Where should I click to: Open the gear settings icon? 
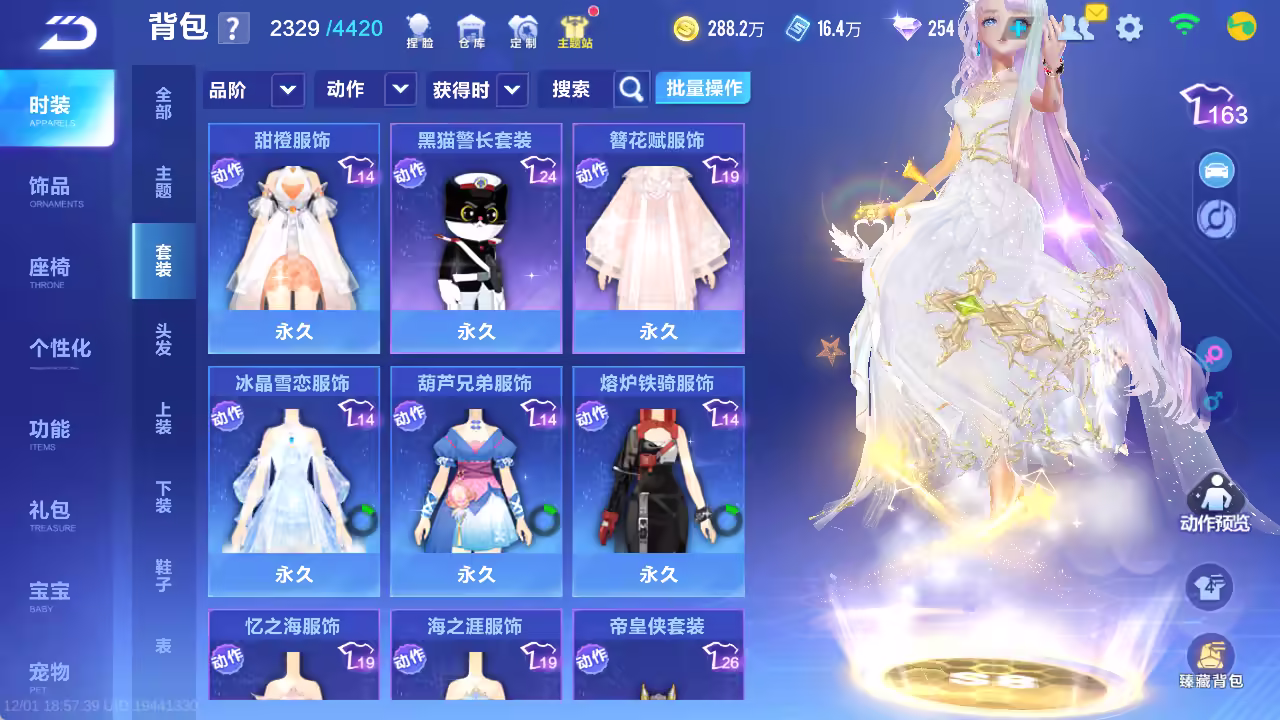pyautogui.click(x=1129, y=28)
